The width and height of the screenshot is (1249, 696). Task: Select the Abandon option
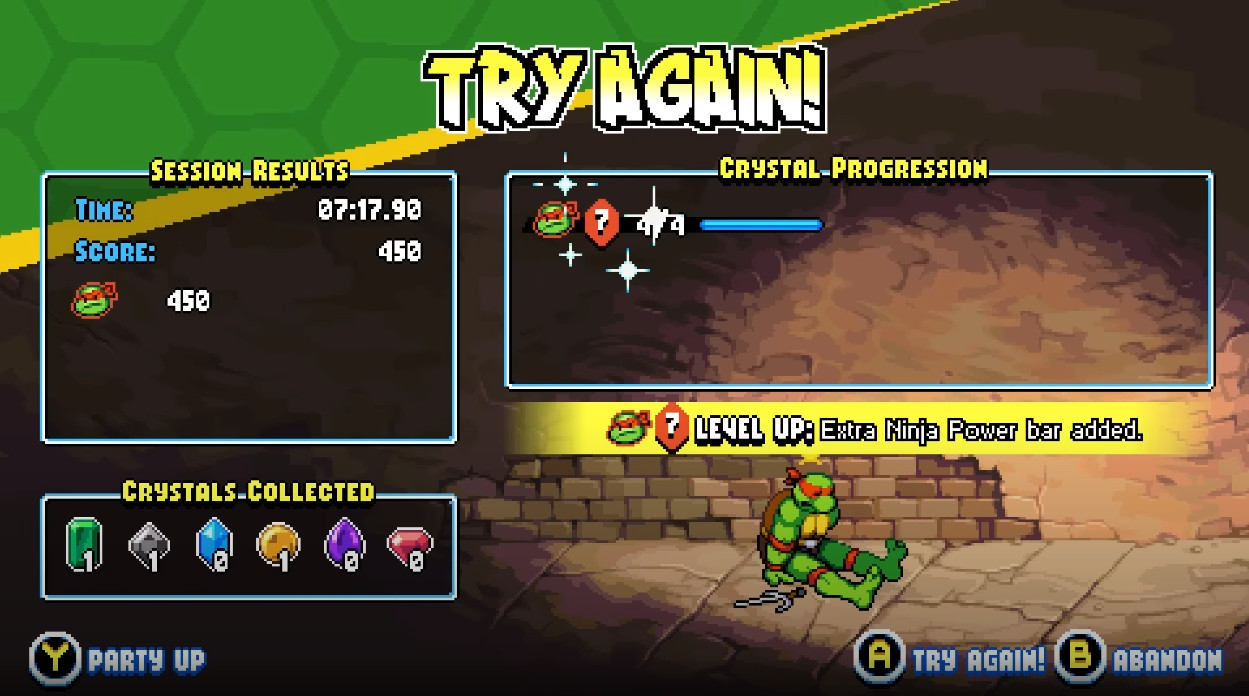point(1141,659)
